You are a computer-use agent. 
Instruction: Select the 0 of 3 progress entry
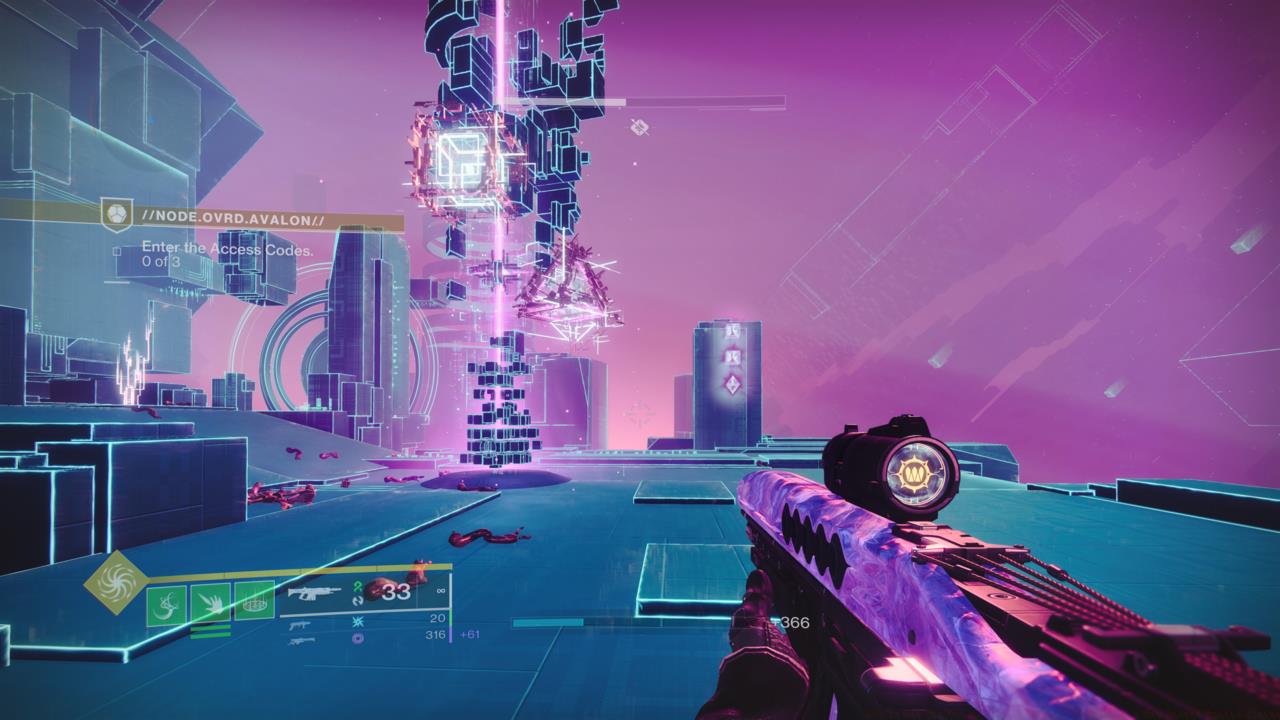click(160, 261)
